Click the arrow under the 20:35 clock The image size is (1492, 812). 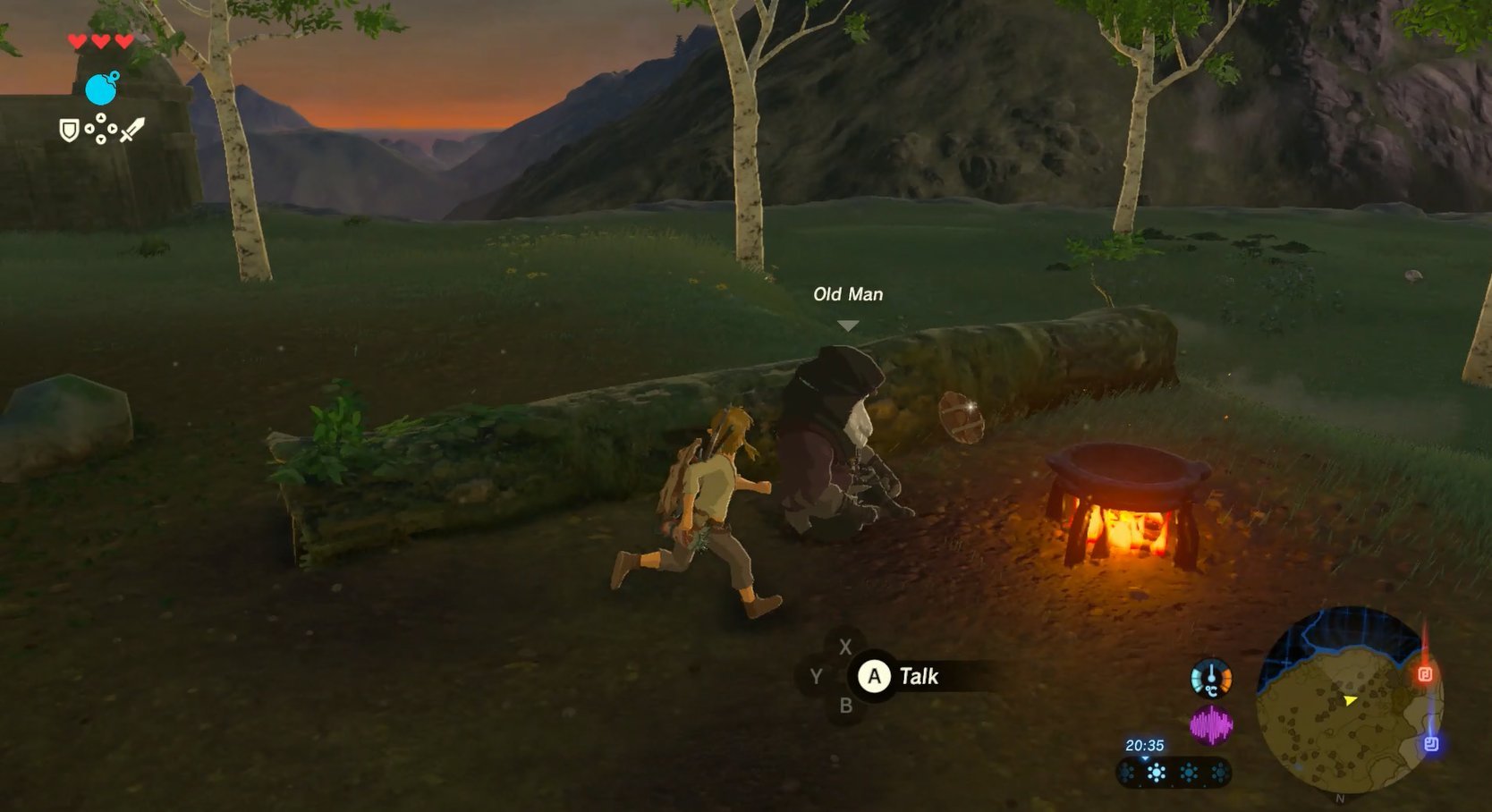pyautogui.click(x=1145, y=759)
